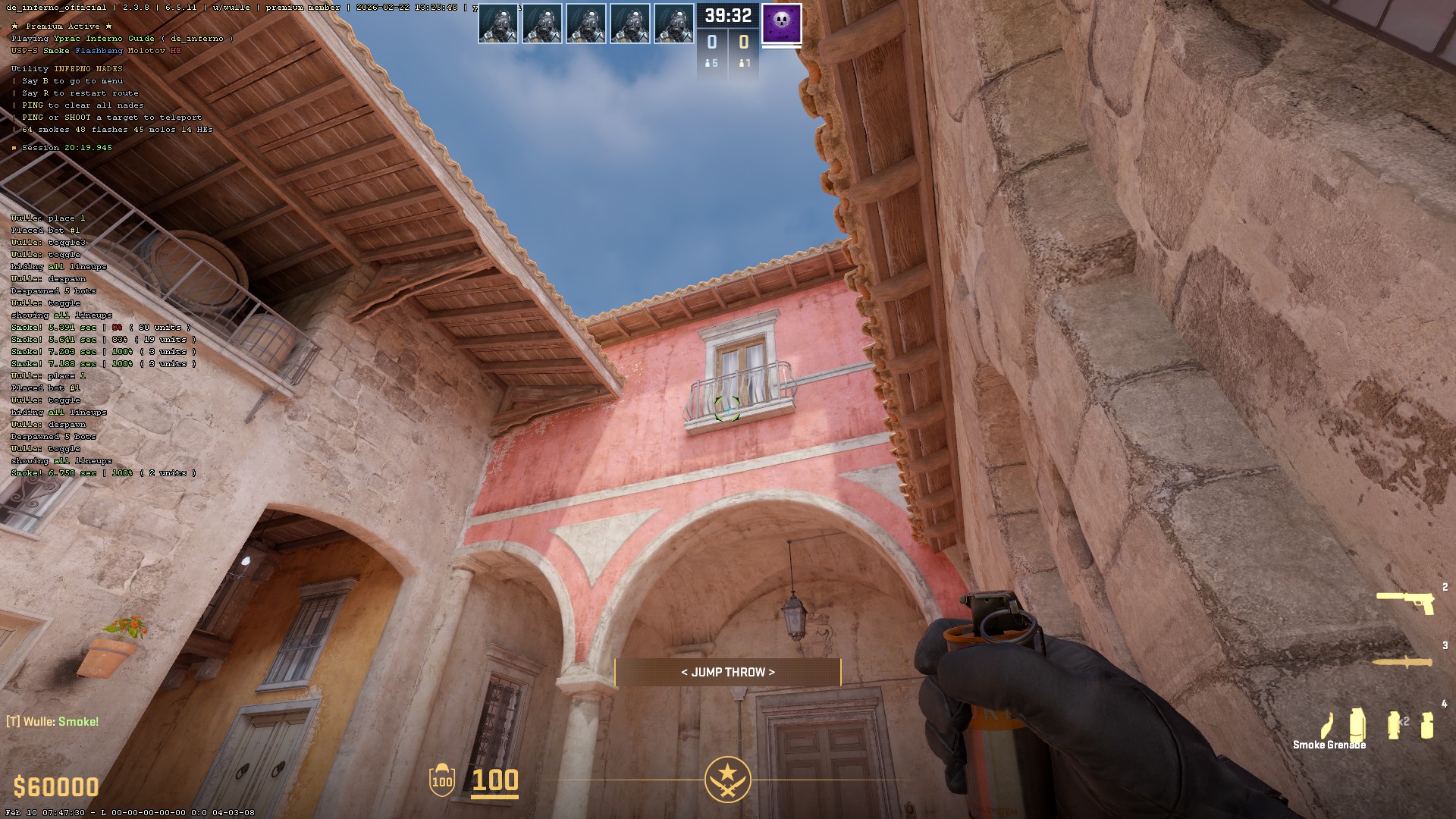Click the round timer showing 39:32
Viewport: 1456px width, 819px height.
click(727, 14)
